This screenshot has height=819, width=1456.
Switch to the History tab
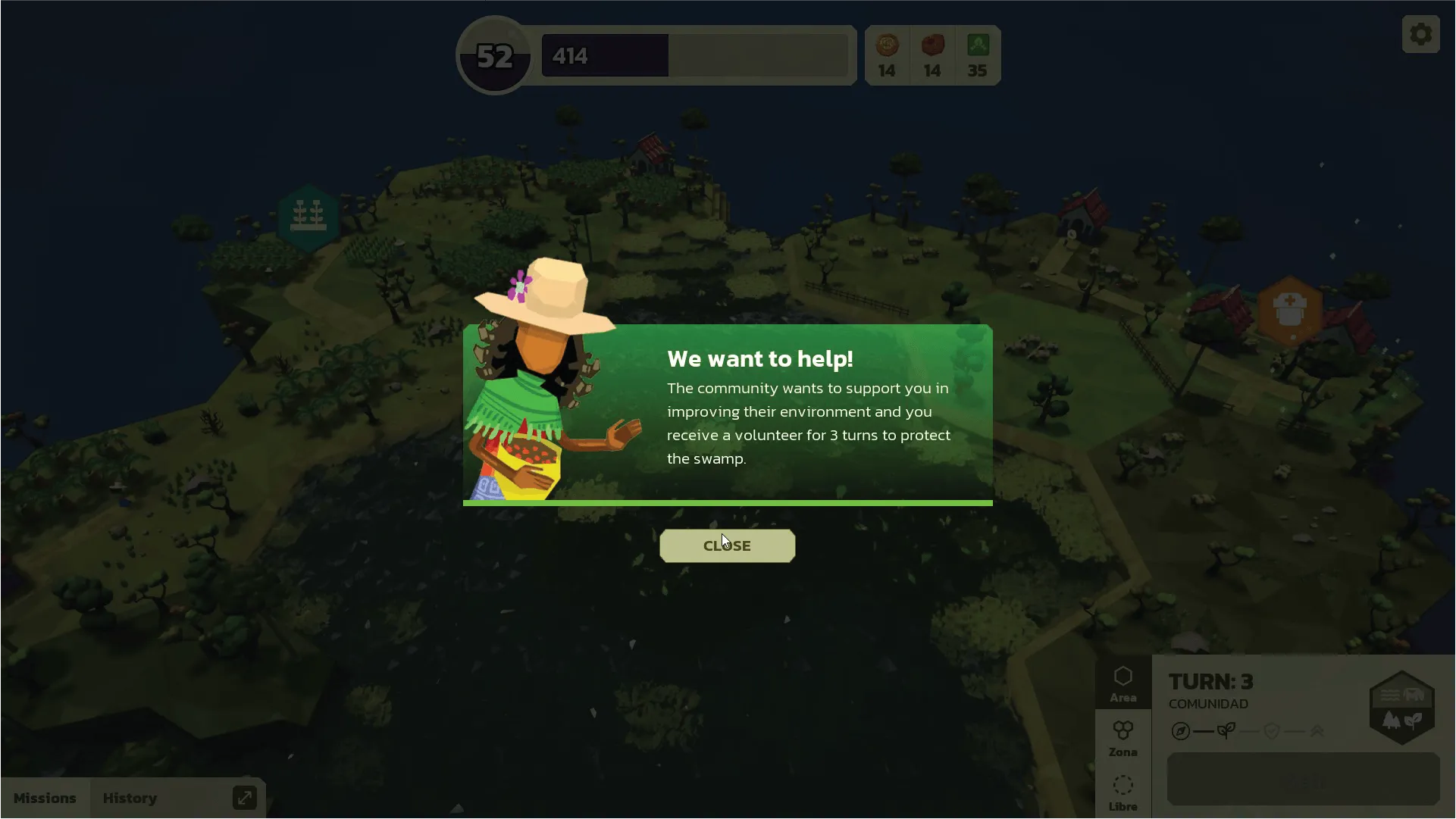[x=130, y=798]
